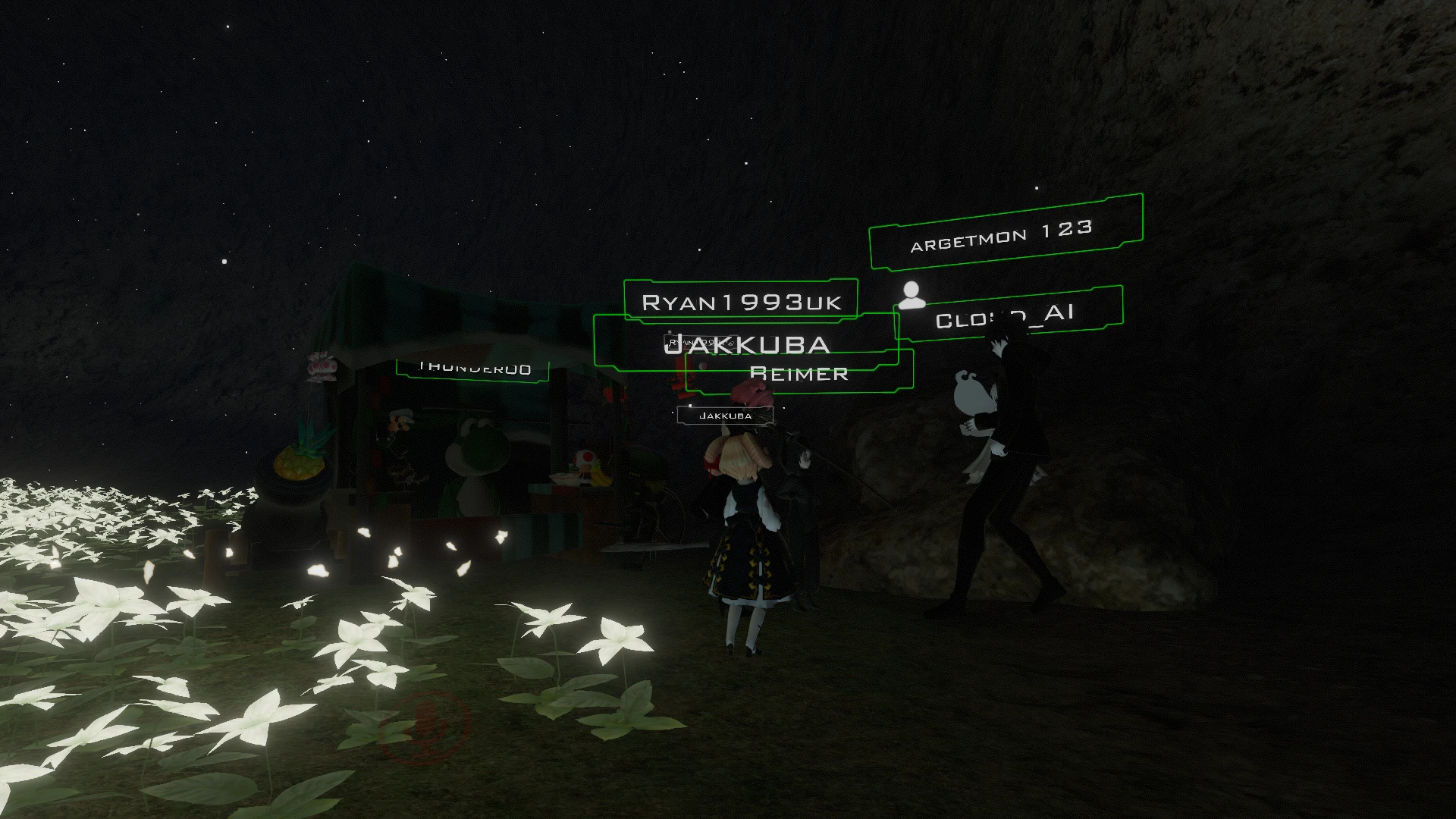
Task: Choose the Ryan1993uk nameplate
Action: (741, 301)
